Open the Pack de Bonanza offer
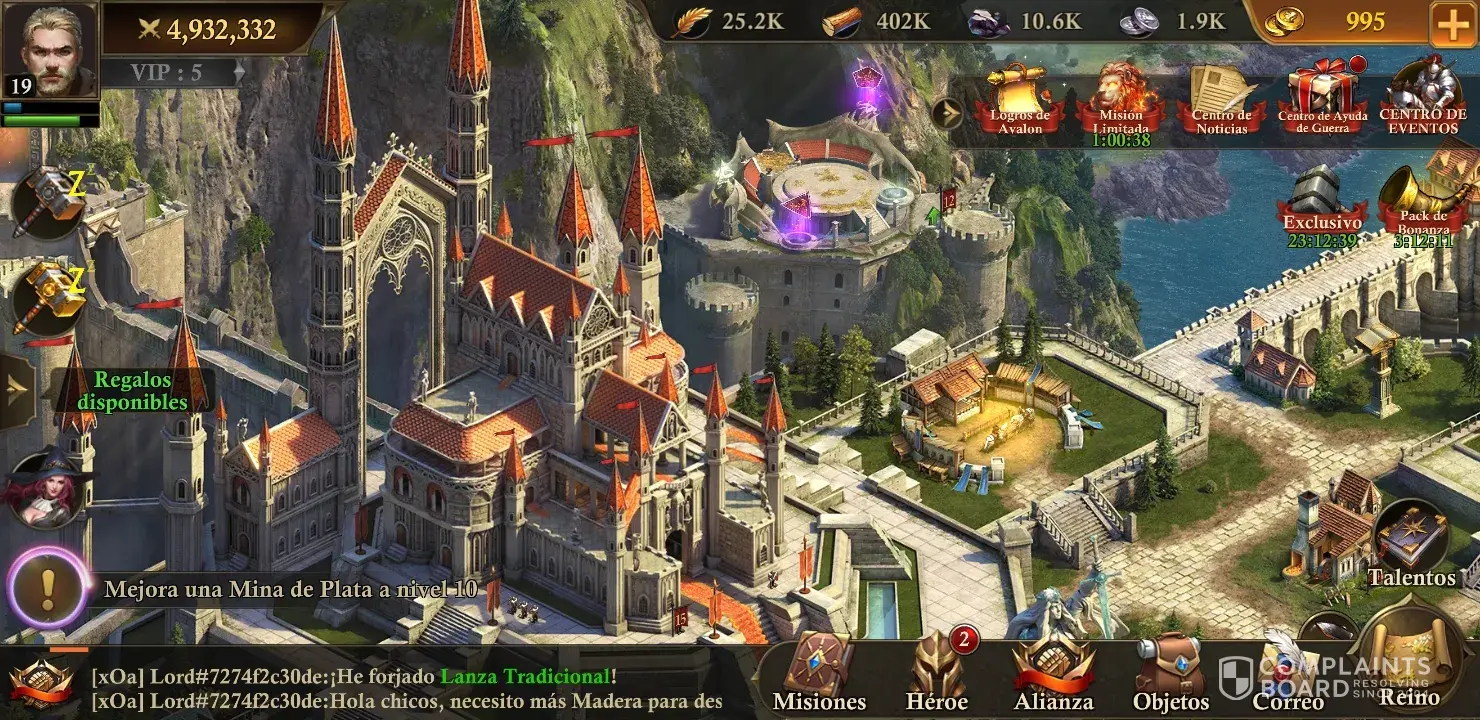1480x720 pixels. pos(1423,207)
